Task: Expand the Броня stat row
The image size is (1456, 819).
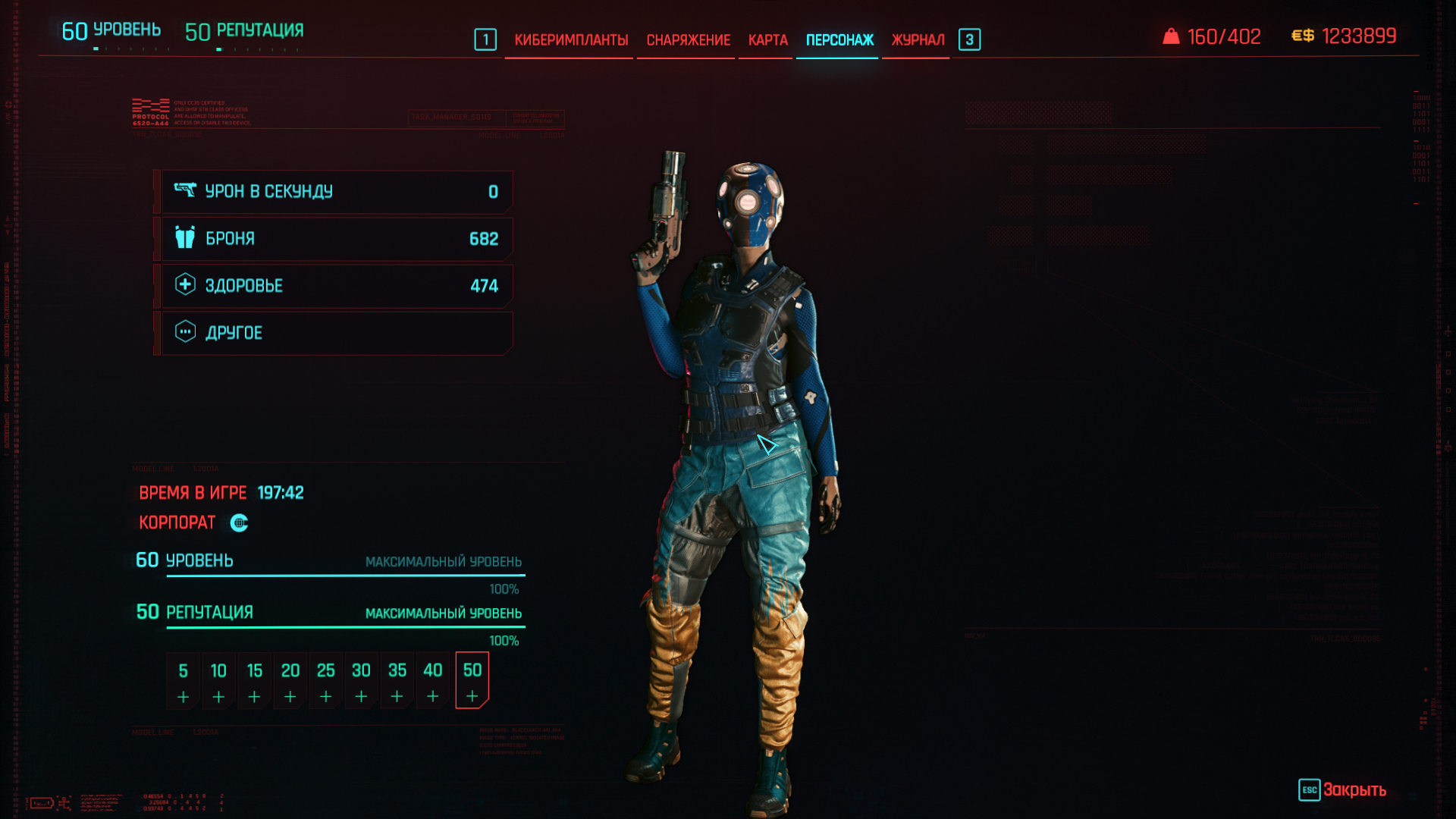Action: (x=337, y=239)
